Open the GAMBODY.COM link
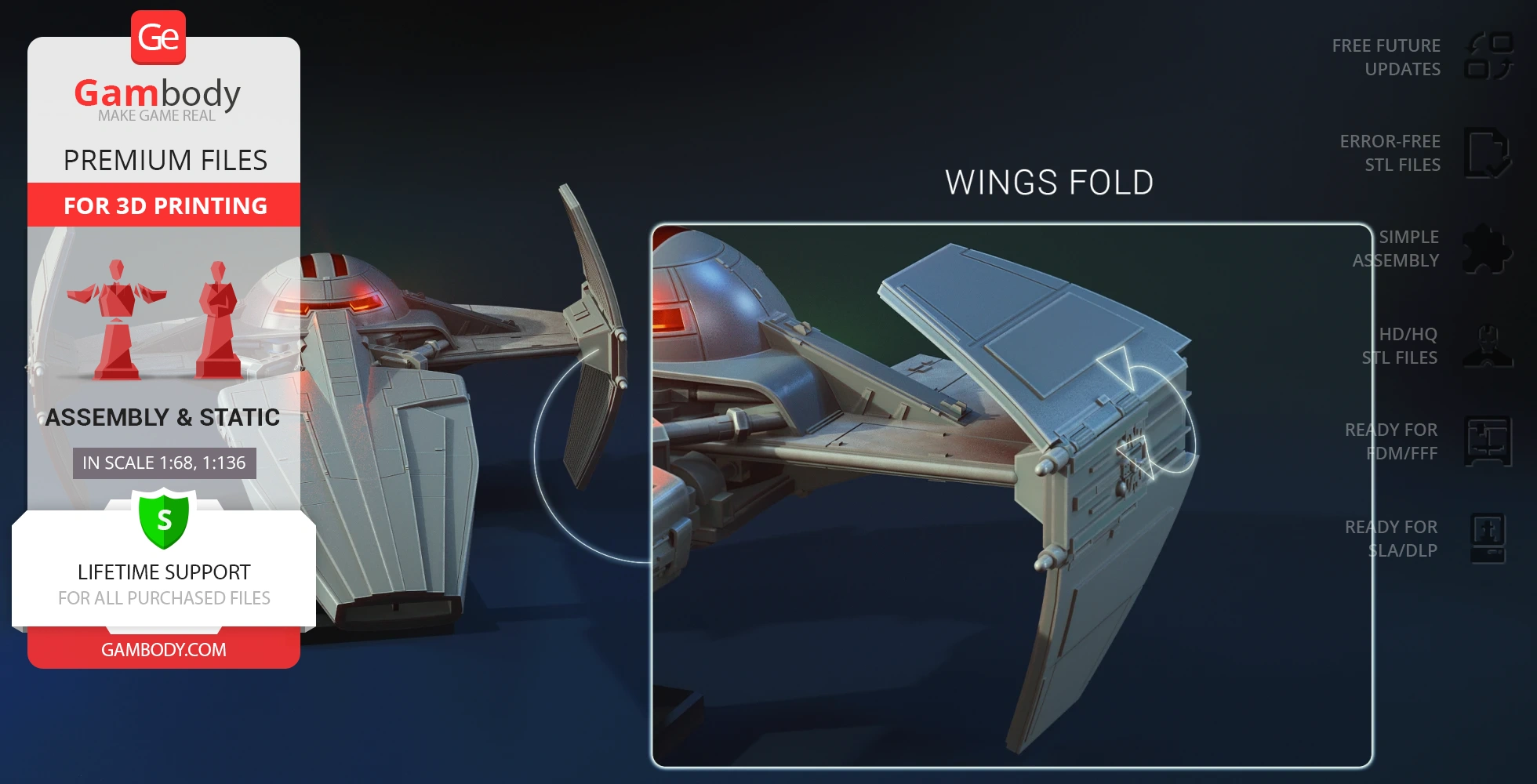 [x=164, y=650]
